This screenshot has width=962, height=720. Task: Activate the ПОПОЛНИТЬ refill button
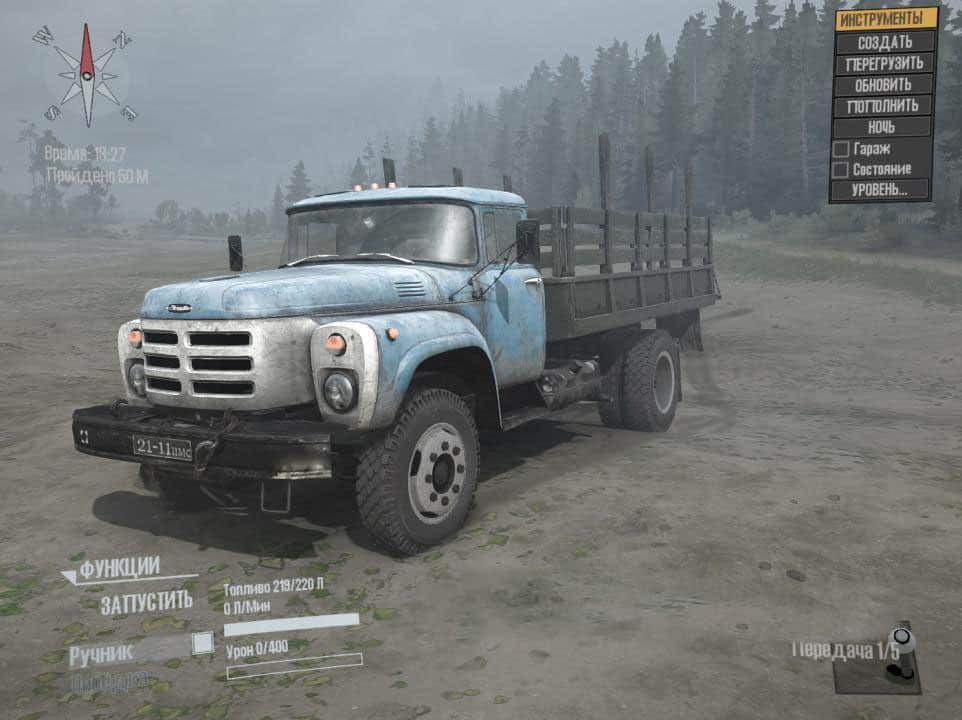click(884, 106)
